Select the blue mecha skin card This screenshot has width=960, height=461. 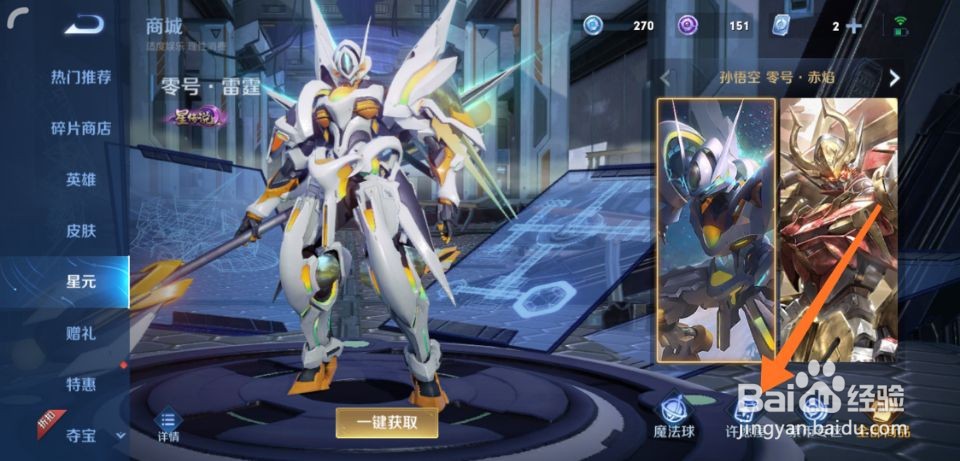click(x=716, y=229)
